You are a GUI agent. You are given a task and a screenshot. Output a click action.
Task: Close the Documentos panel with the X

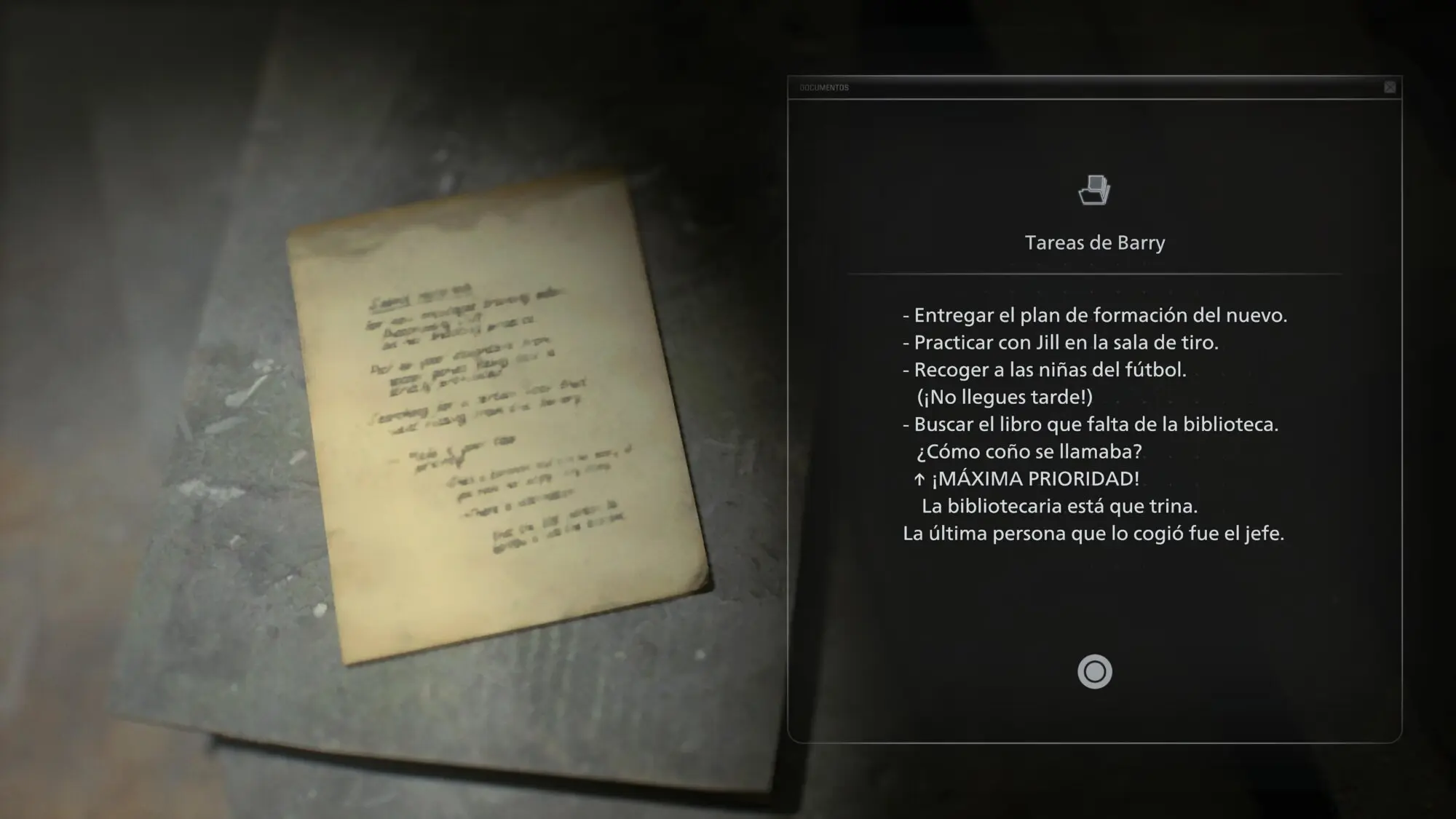pyautogui.click(x=1390, y=87)
